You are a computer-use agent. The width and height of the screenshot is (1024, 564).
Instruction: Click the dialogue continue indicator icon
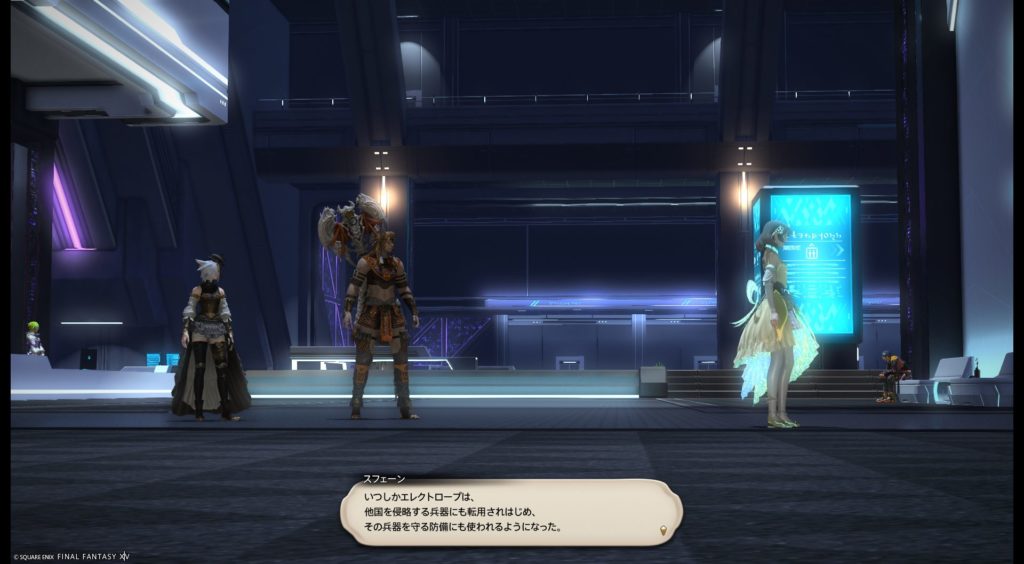662,529
